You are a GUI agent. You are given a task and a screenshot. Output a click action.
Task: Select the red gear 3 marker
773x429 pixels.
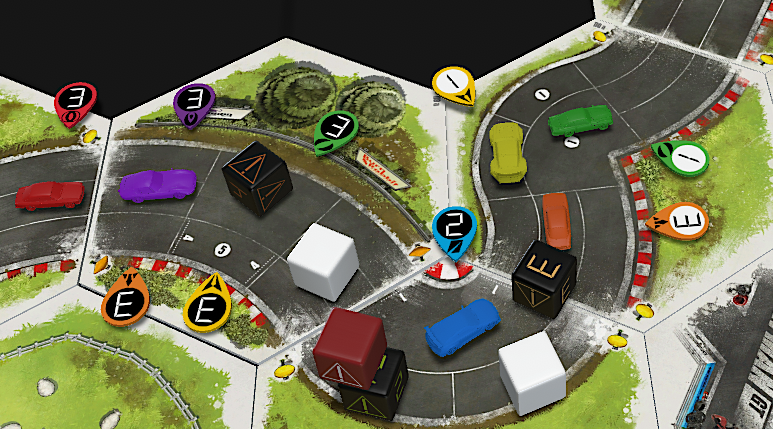[77, 99]
